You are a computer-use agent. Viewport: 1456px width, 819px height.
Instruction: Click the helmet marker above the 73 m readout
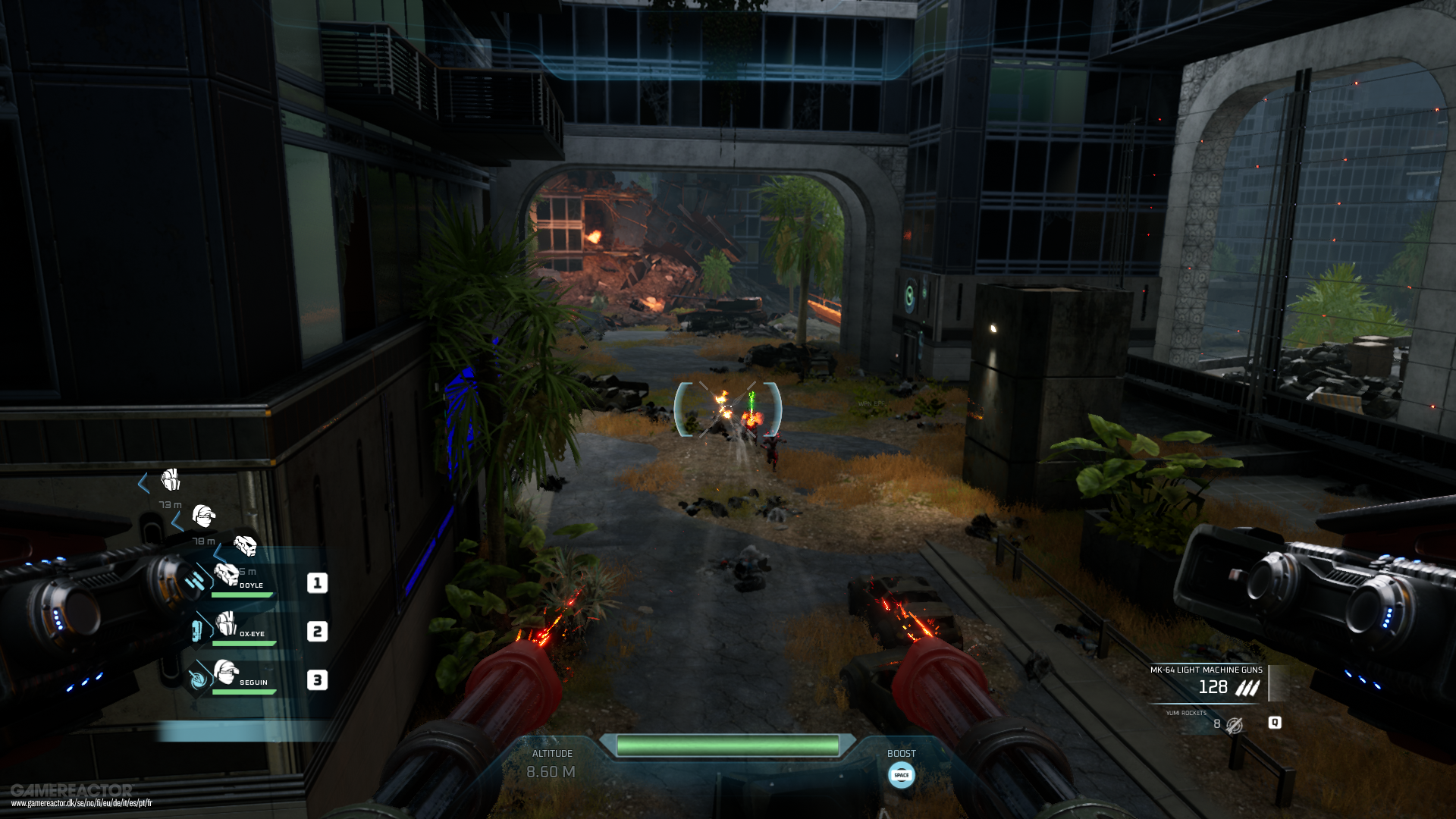[169, 480]
